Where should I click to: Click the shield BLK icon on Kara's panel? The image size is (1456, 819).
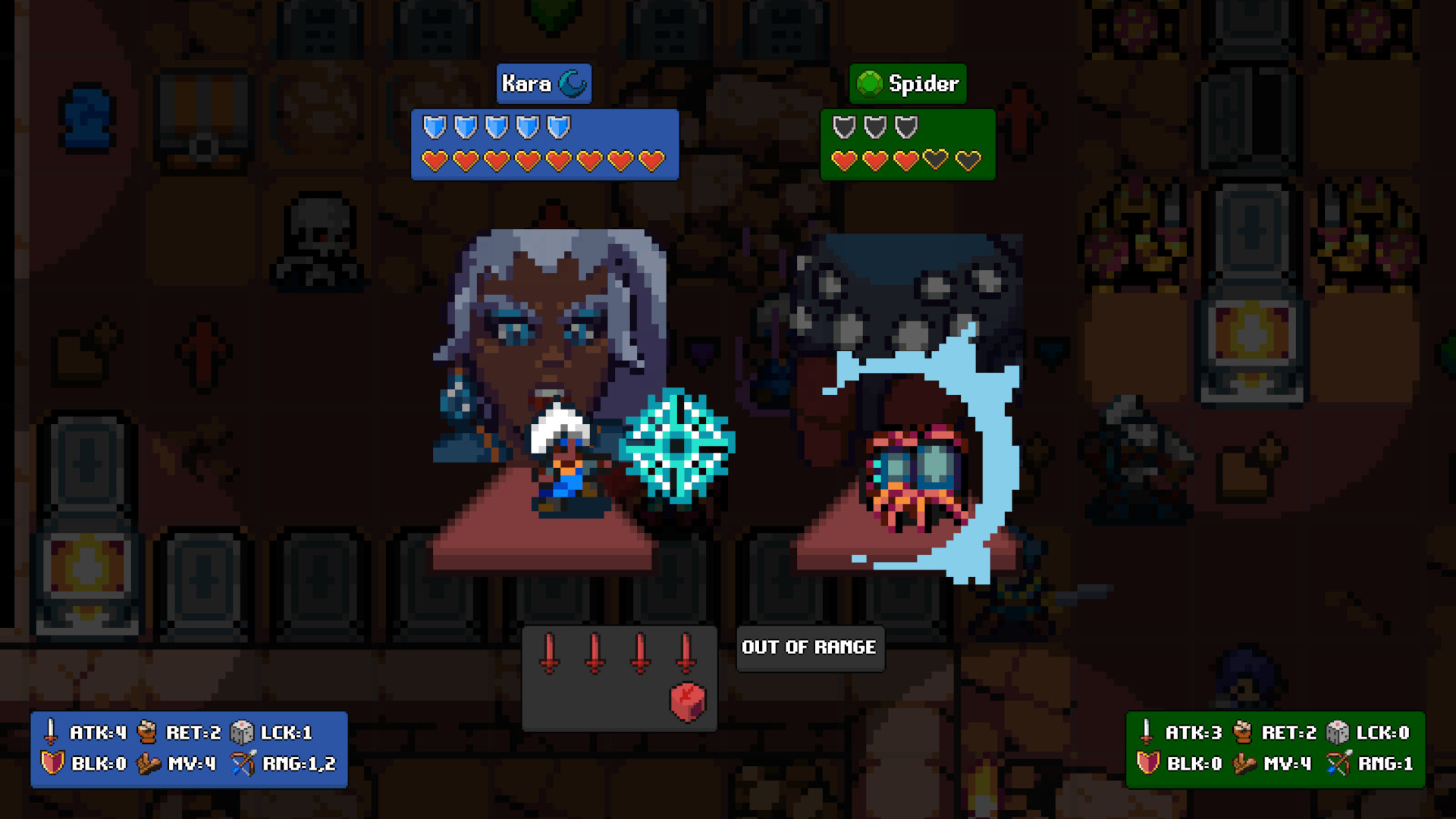[x=53, y=764]
